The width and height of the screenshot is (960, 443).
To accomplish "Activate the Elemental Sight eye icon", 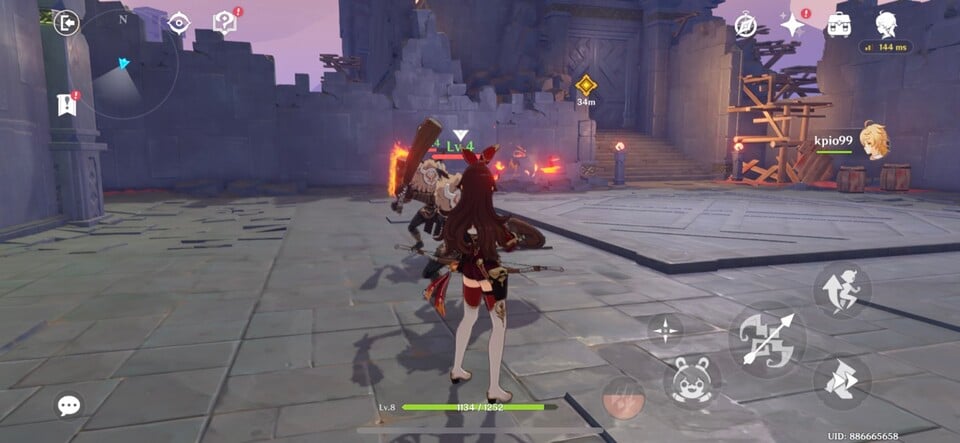I will point(179,23).
